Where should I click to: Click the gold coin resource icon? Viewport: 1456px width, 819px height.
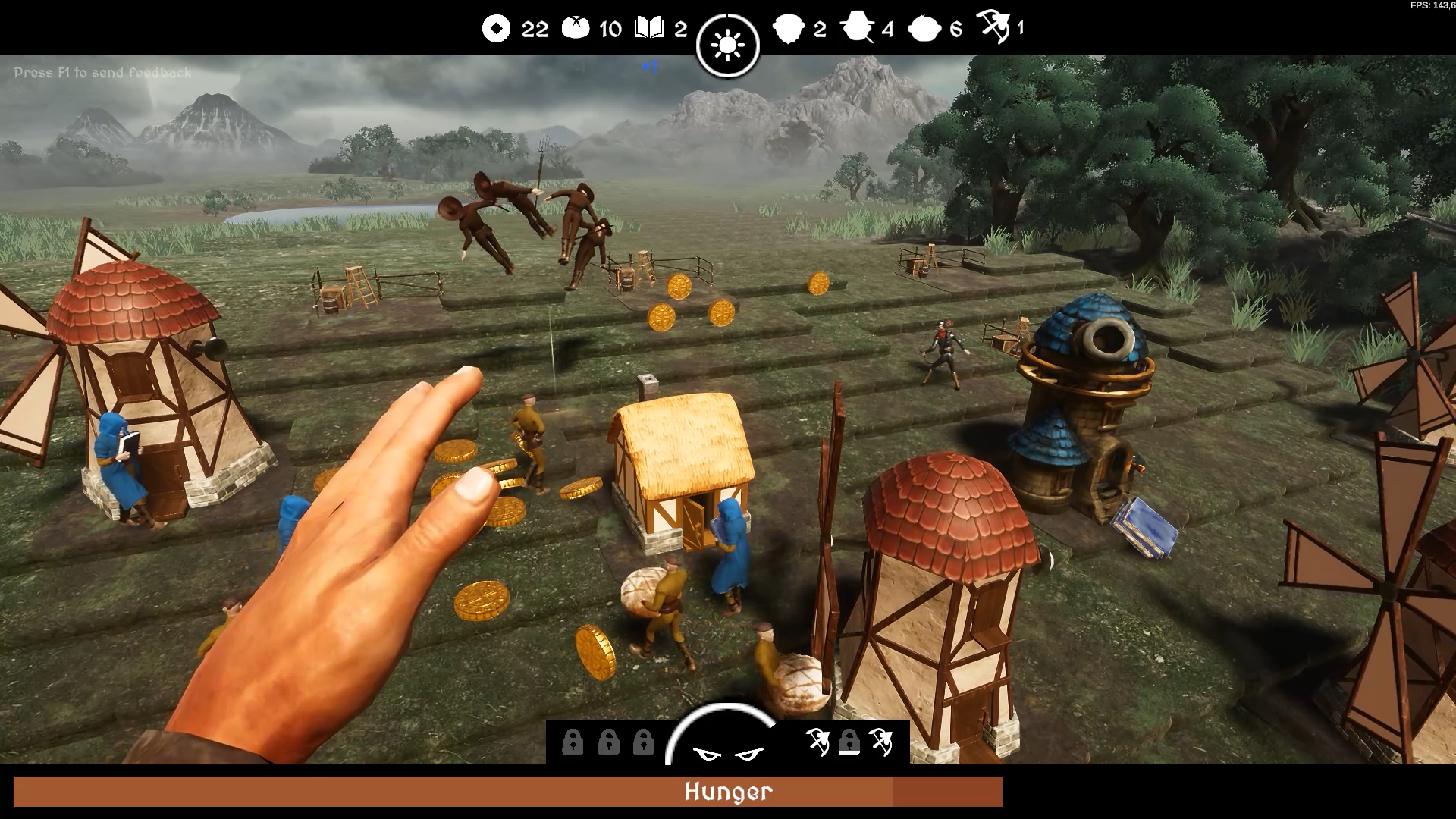point(496,29)
